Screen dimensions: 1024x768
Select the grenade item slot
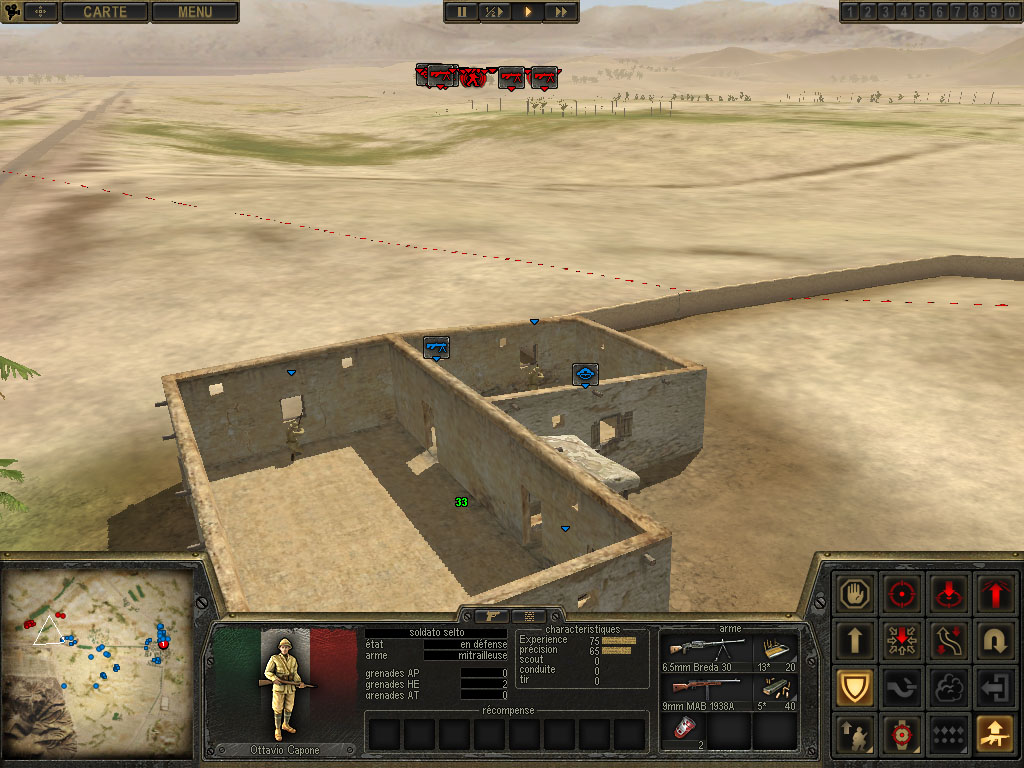tap(682, 730)
